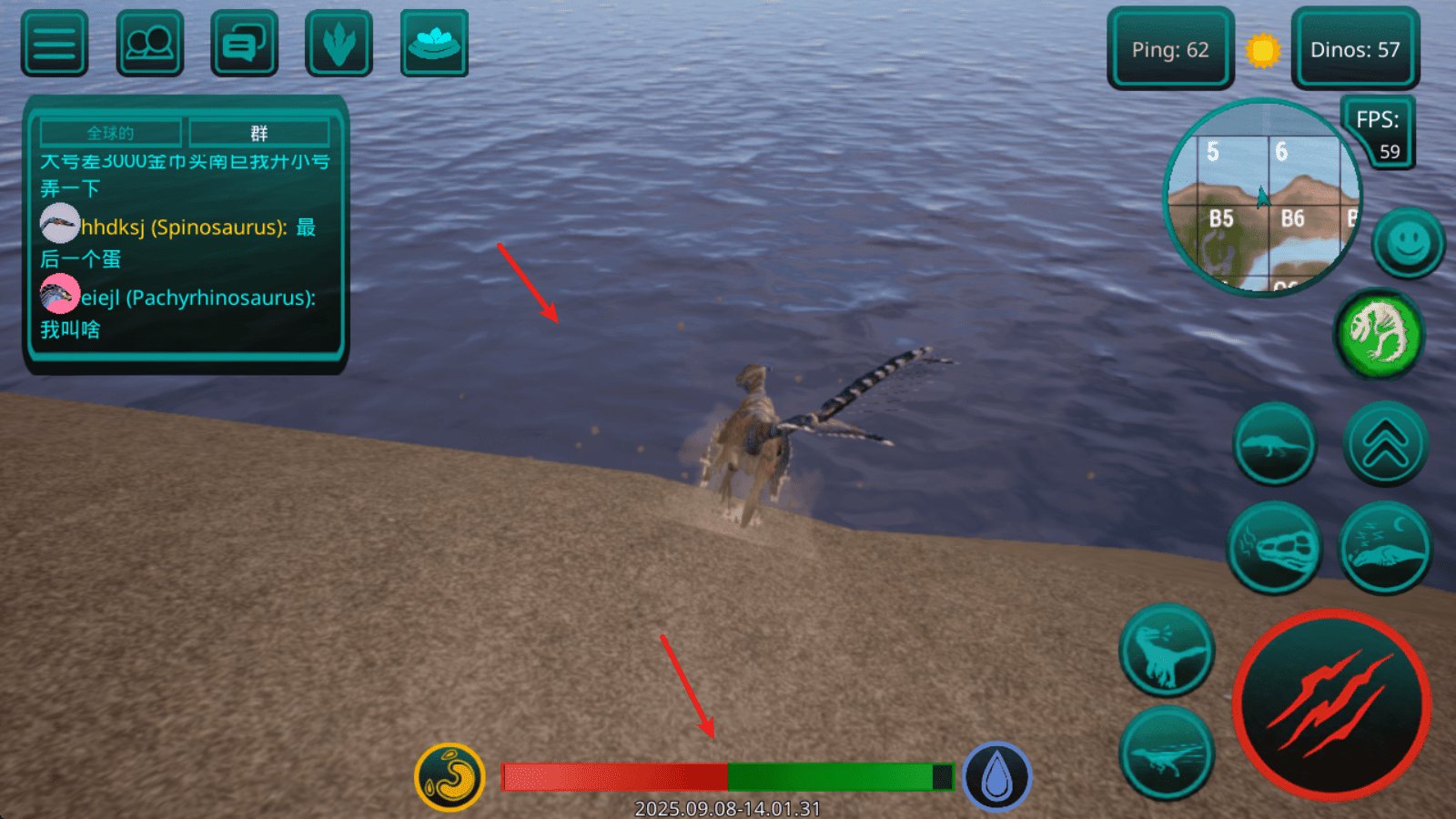Screen dimensions: 1456x819
Task: Activate the roaring skull bite ability
Action: tap(1274, 548)
